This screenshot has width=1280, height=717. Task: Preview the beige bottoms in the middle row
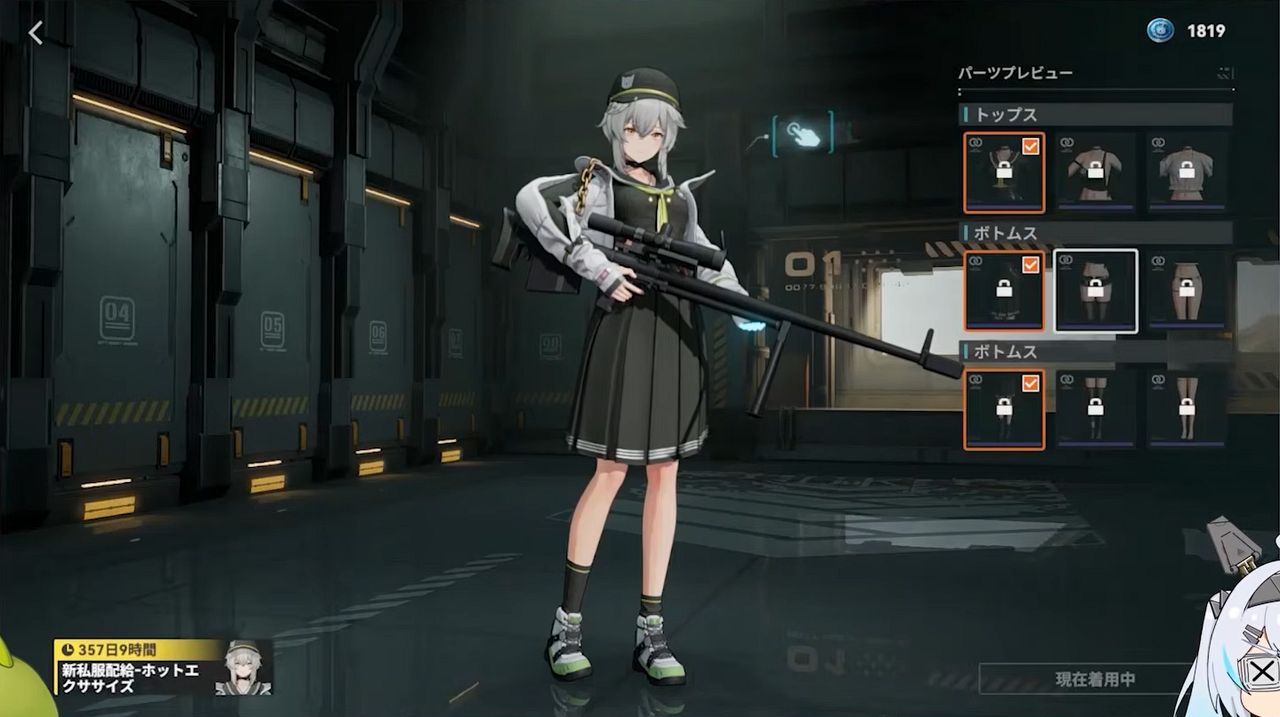1187,290
